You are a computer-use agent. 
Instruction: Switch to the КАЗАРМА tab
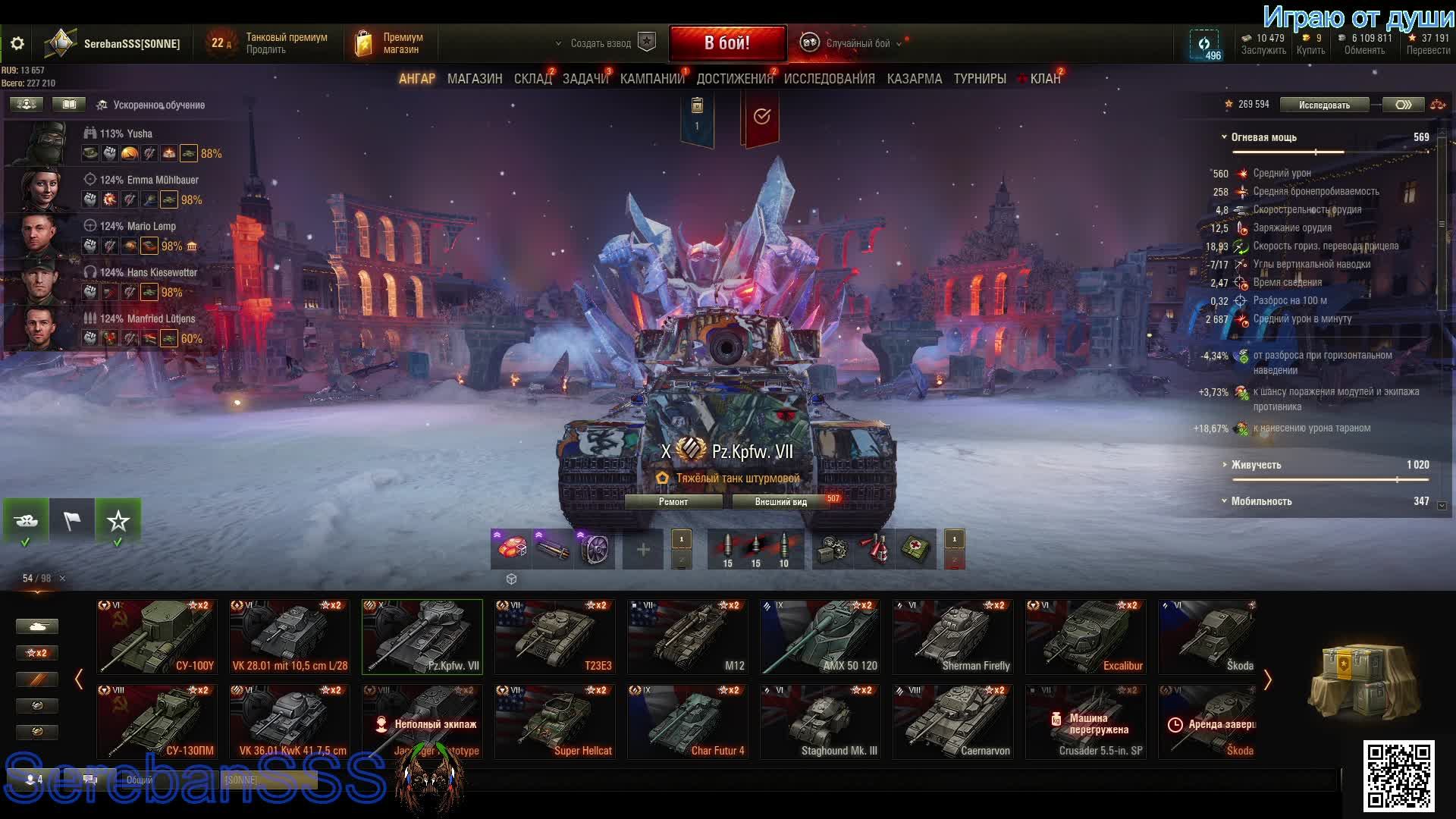coord(914,79)
